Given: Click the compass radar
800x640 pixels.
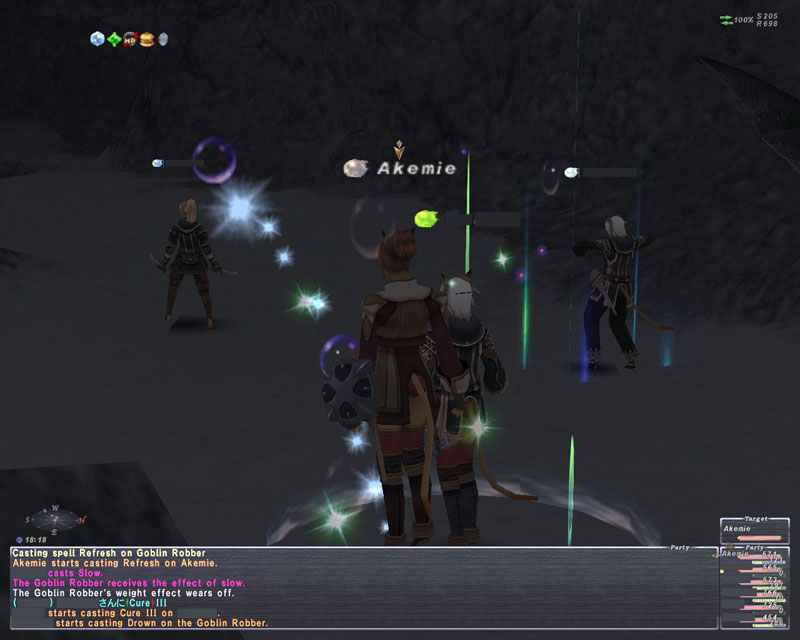Looking at the screenshot, I should (x=56, y=519).
